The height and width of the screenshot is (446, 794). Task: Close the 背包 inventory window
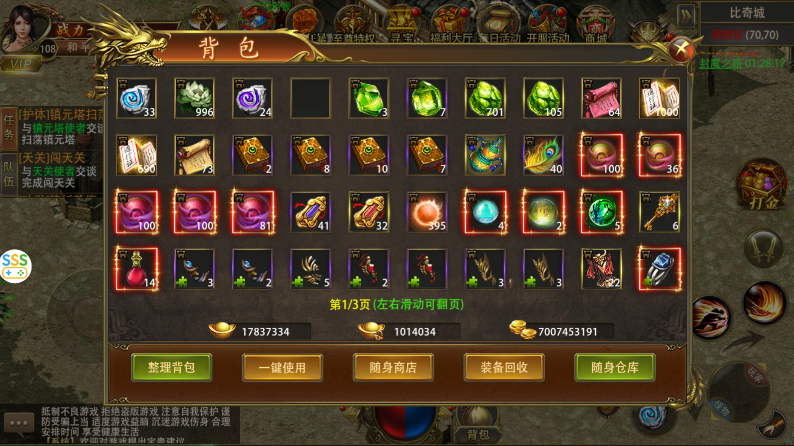[x=680, y=48]
